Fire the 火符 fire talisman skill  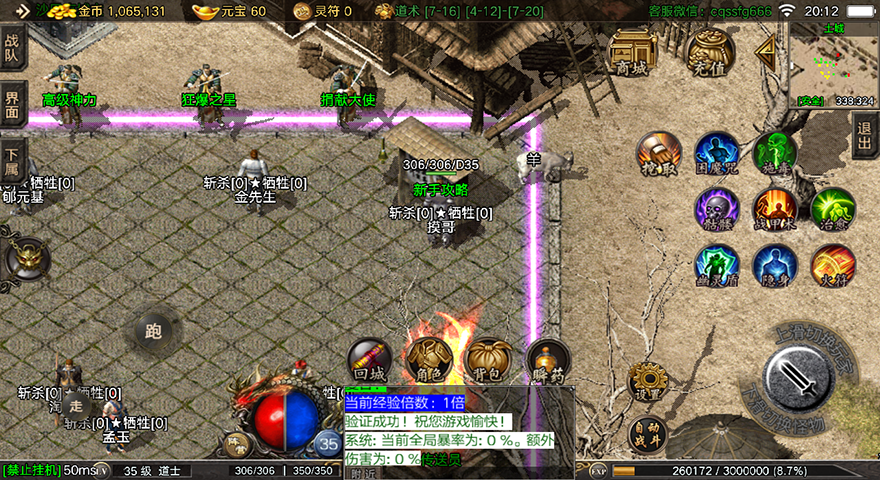point(832,265)
